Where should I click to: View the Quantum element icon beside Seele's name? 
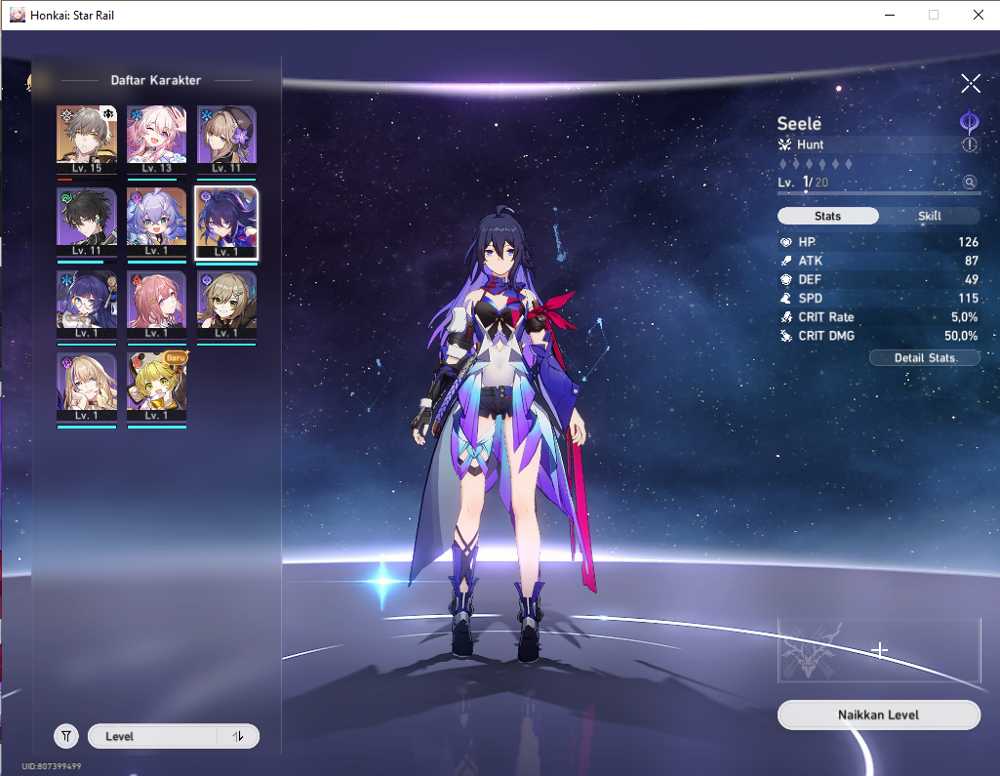click(x=969, y=122)
